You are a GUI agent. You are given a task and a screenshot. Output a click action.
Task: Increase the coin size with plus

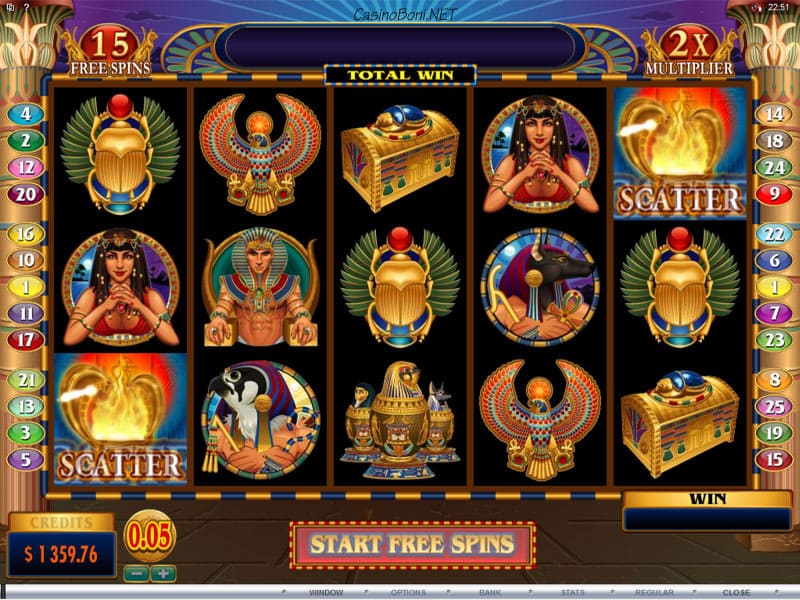tap(162, 574)
